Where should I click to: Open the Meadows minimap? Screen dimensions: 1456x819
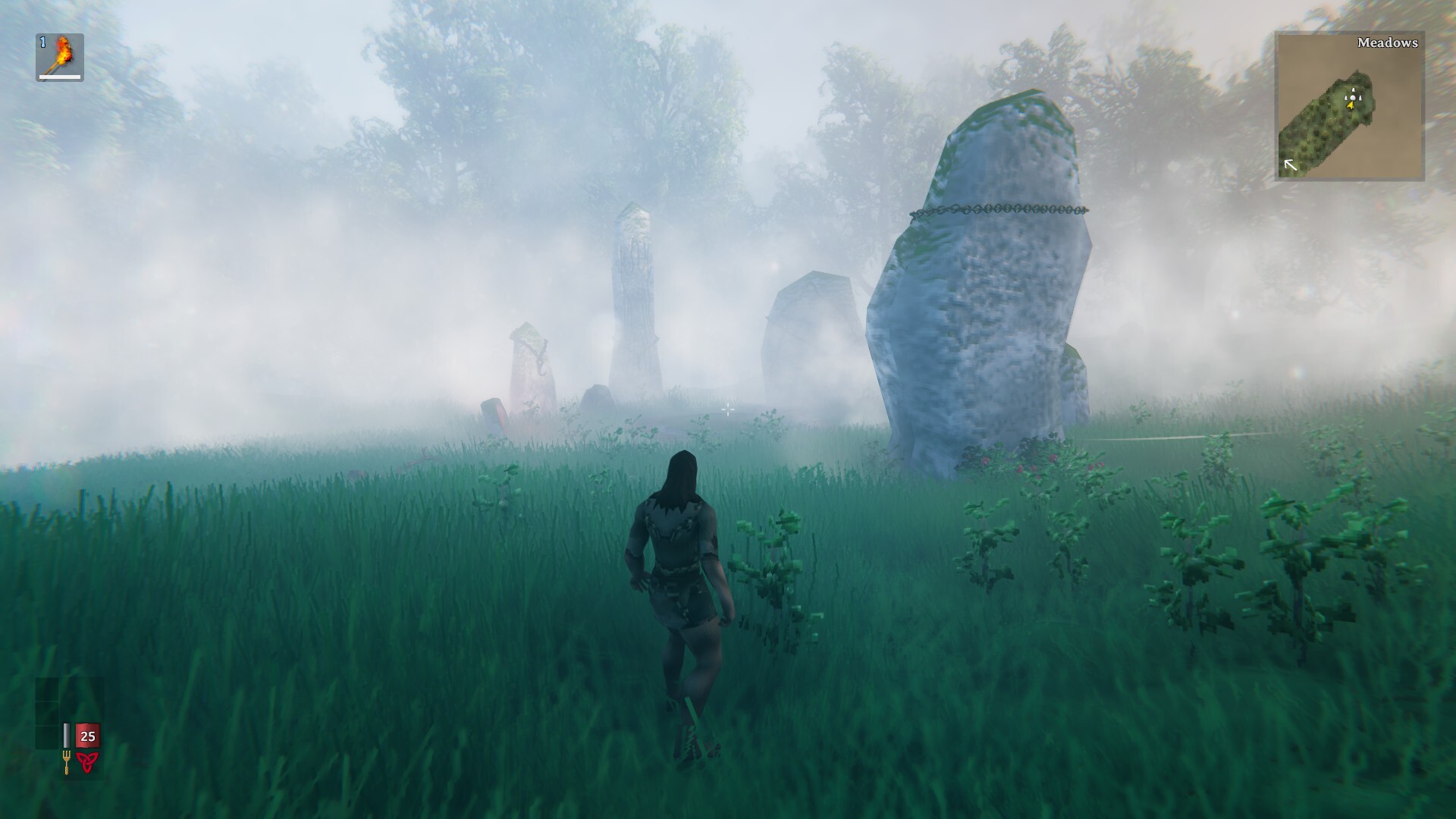click(1349, 106)
